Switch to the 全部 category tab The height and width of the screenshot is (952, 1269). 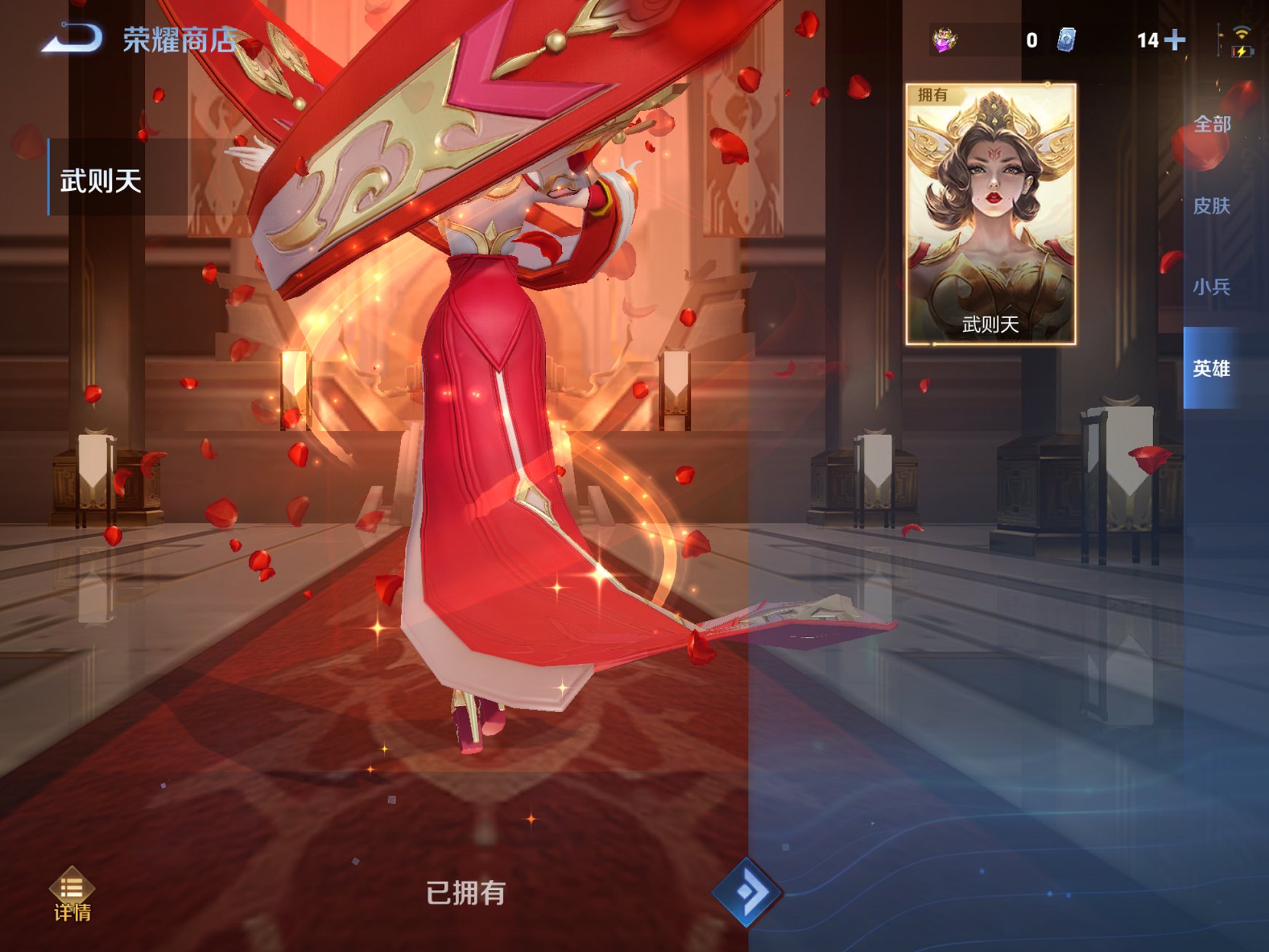click(1213, 125)
